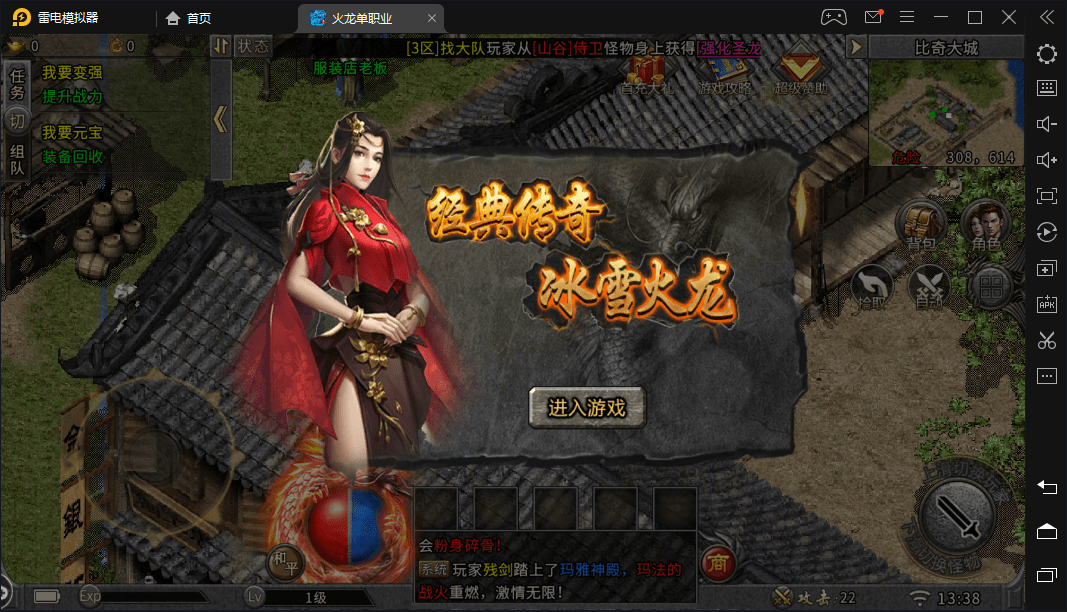Close the 火龙单职业 emulator tab
1067x612 pixels.
point(431,17)
